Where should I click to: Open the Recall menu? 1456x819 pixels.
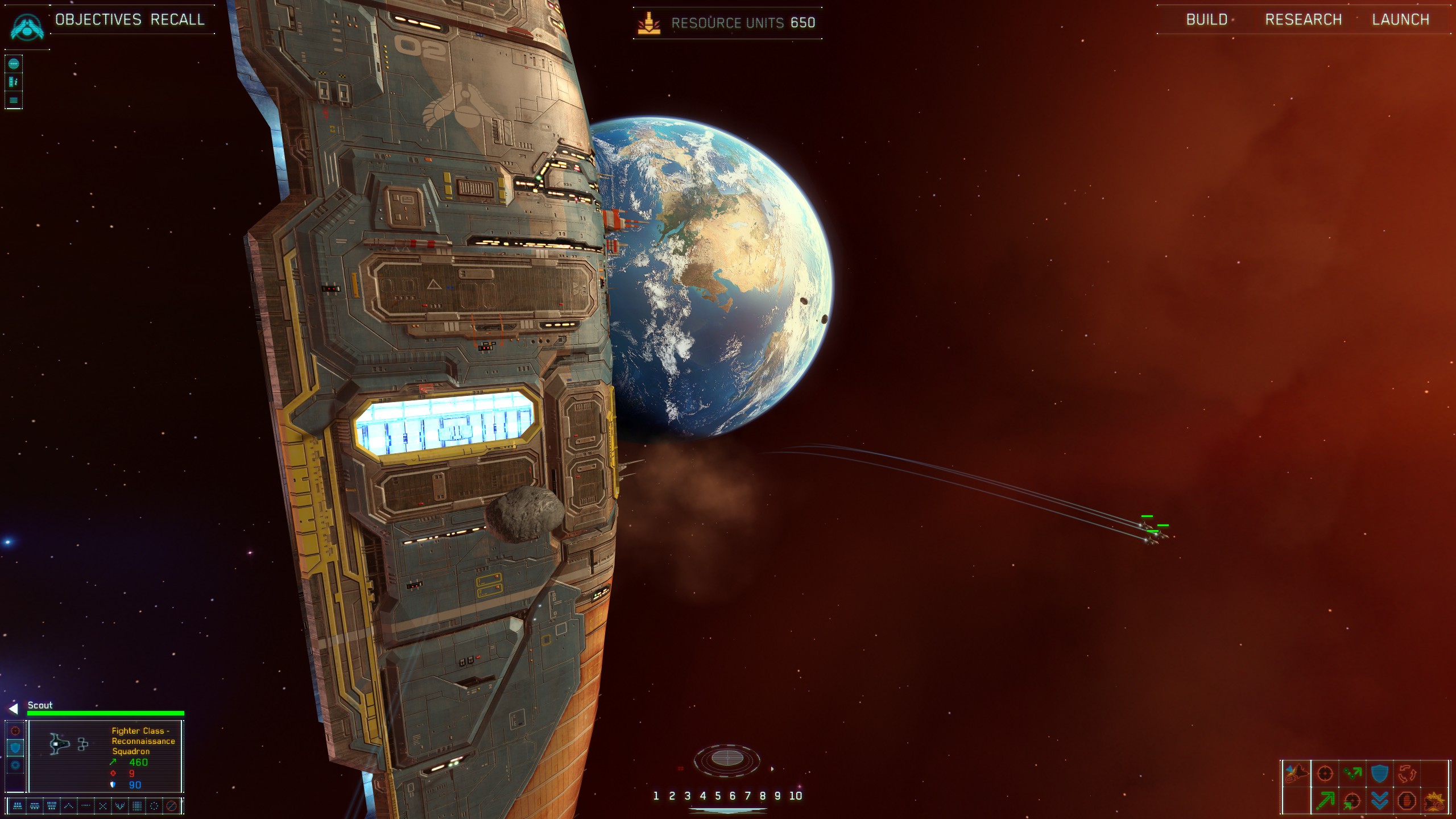pos(177,20)
